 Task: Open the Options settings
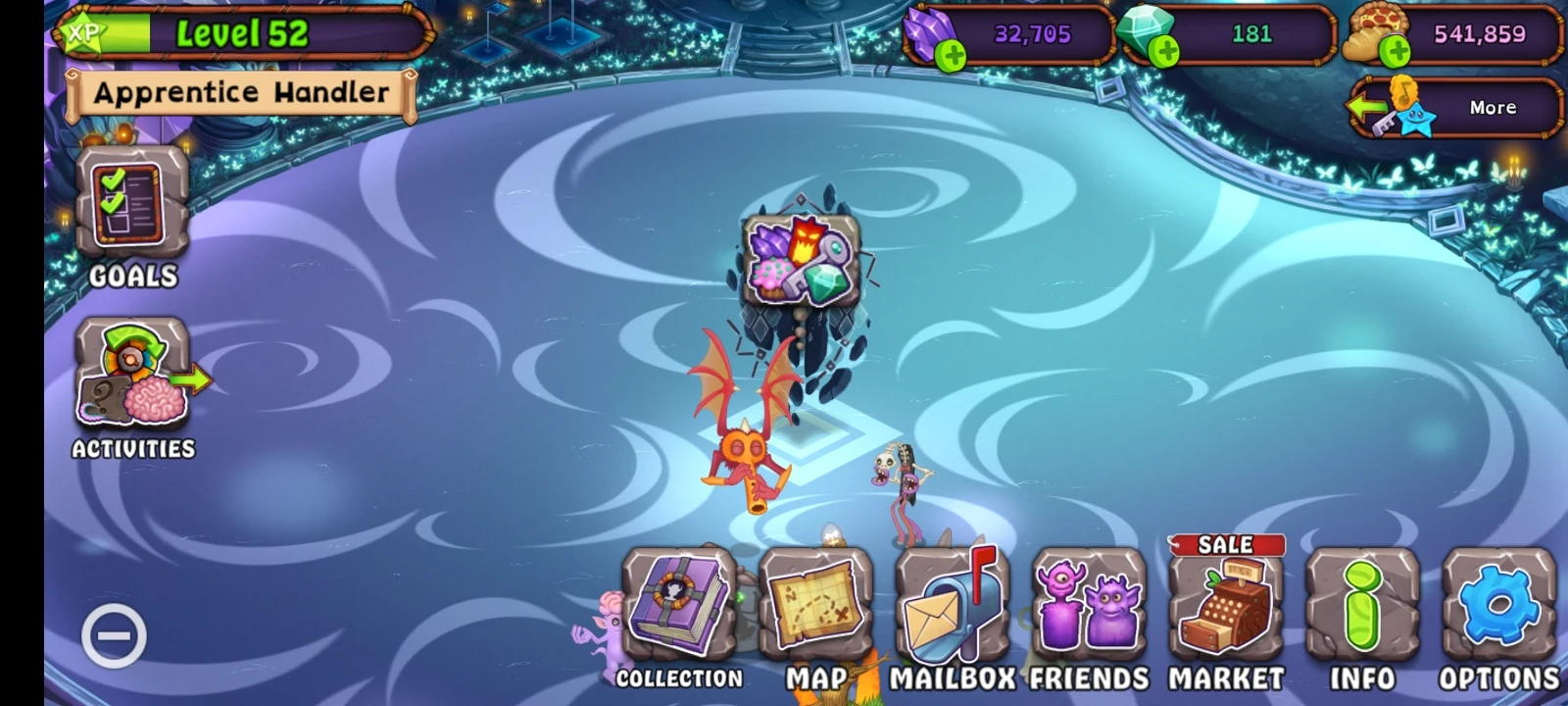click(x=1497, y=608)
